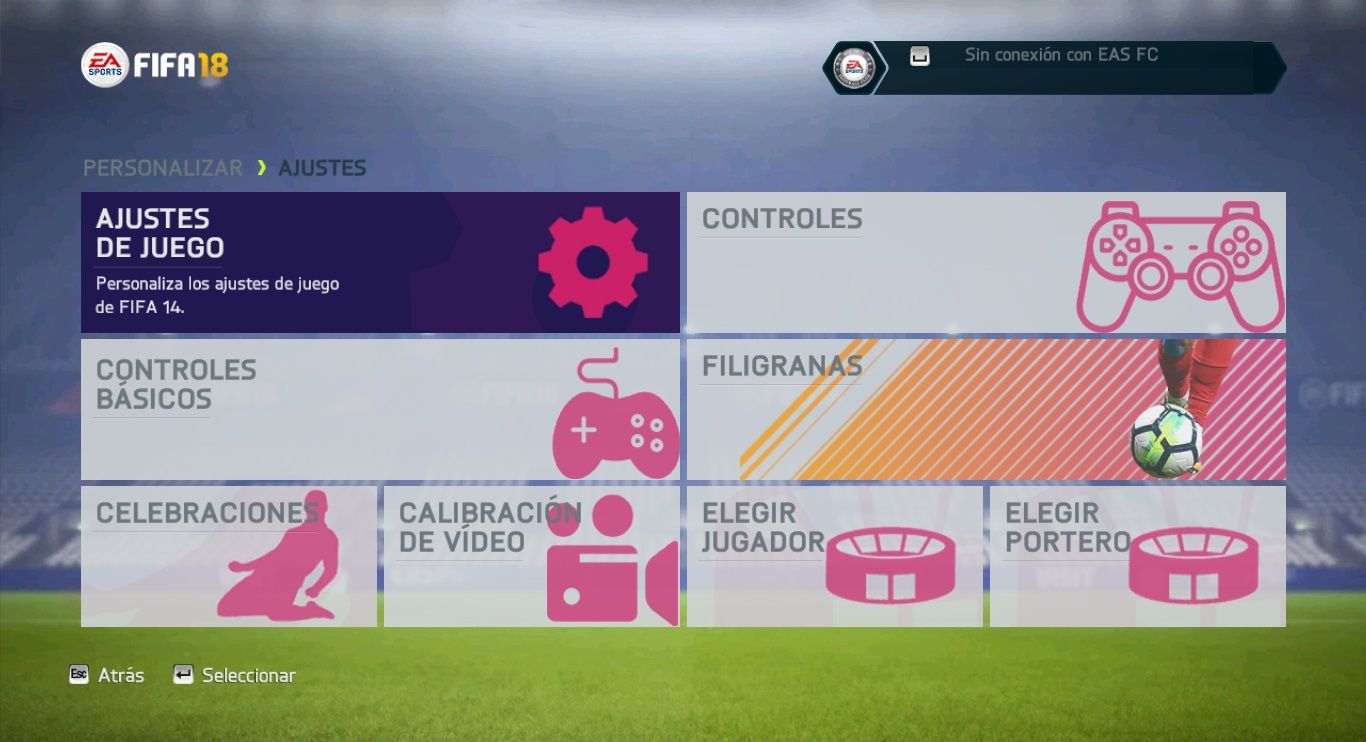The height and width of the screenshot is (742, 1366).
Task: Open the Ajustes de Juego tile
Action: click(380, 262)
